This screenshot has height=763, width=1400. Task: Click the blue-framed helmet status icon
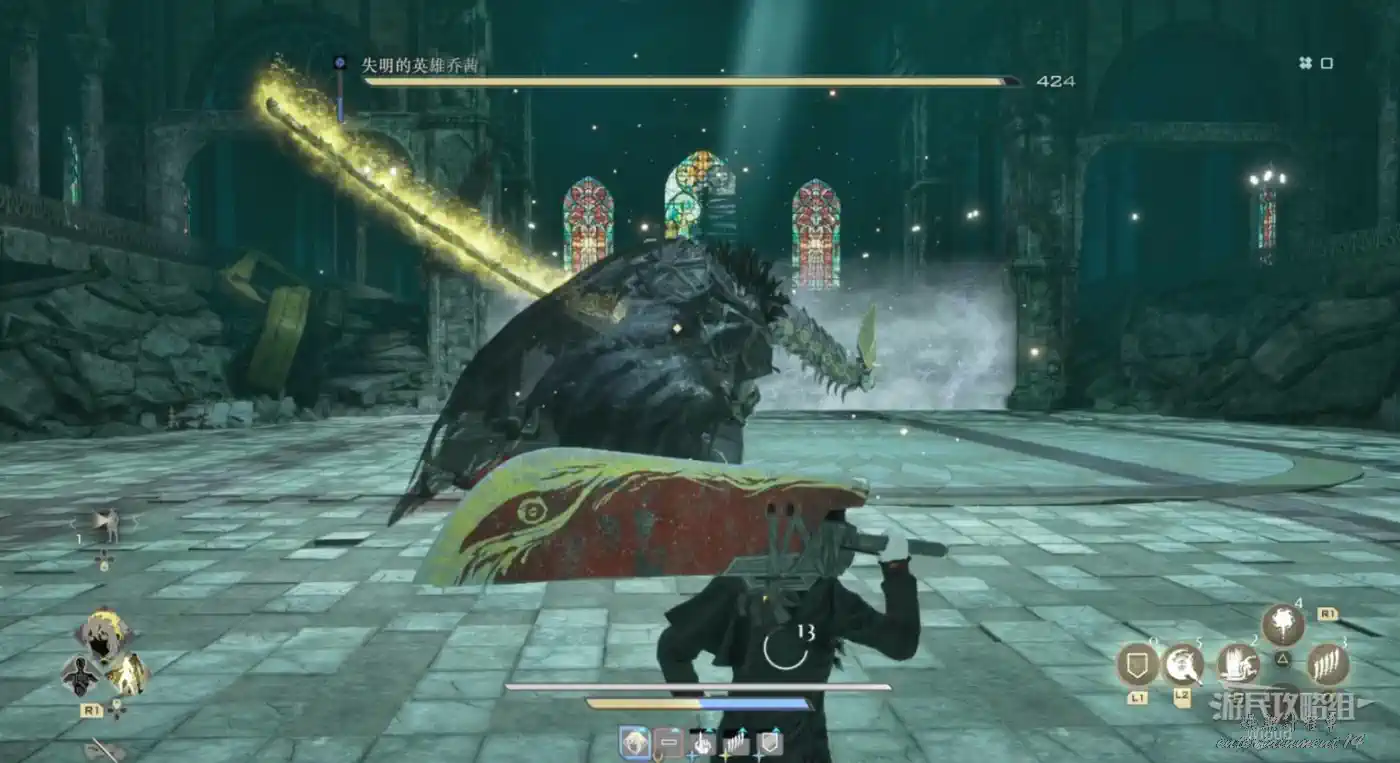click(635, 742)
